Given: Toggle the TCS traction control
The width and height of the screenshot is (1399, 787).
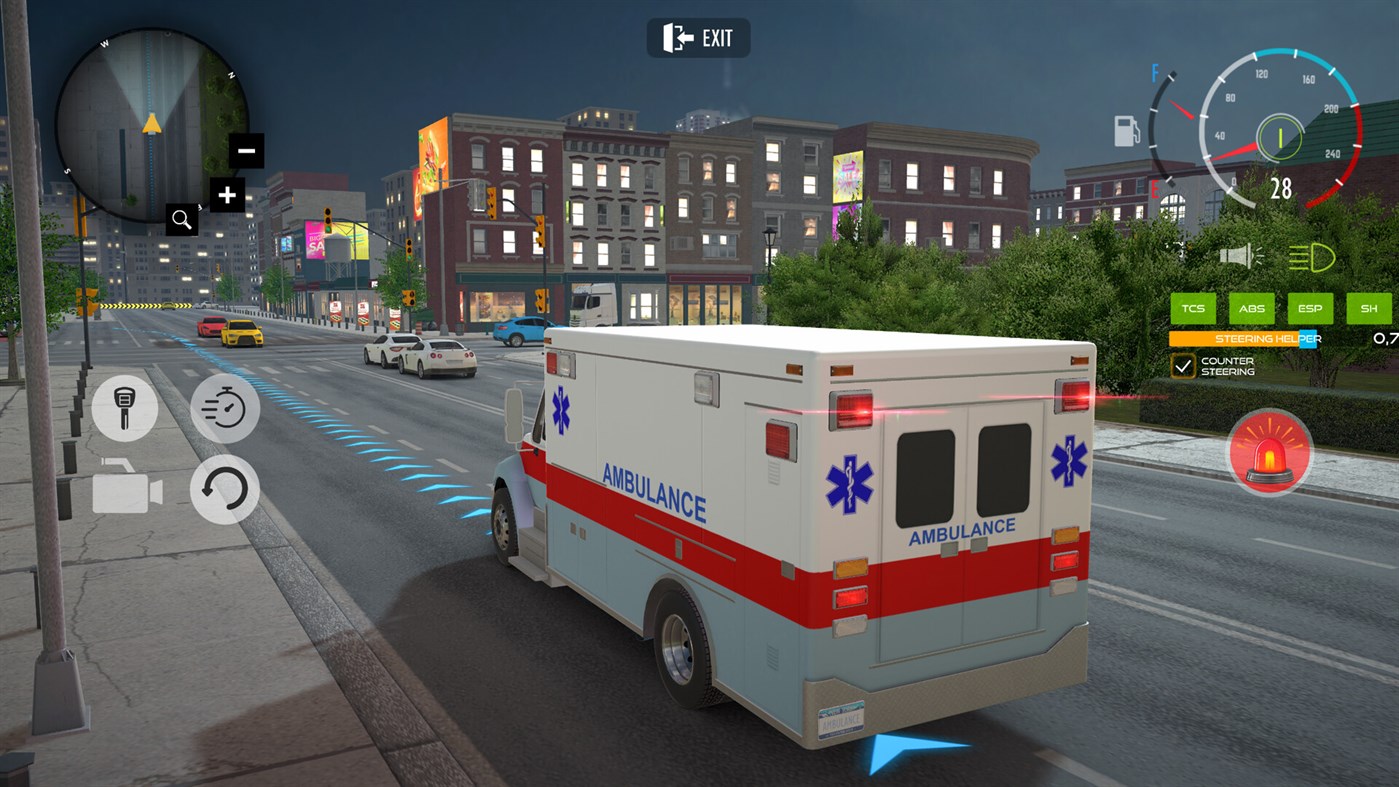Looking at the screenshot, I should click(x=1192, y=308).
